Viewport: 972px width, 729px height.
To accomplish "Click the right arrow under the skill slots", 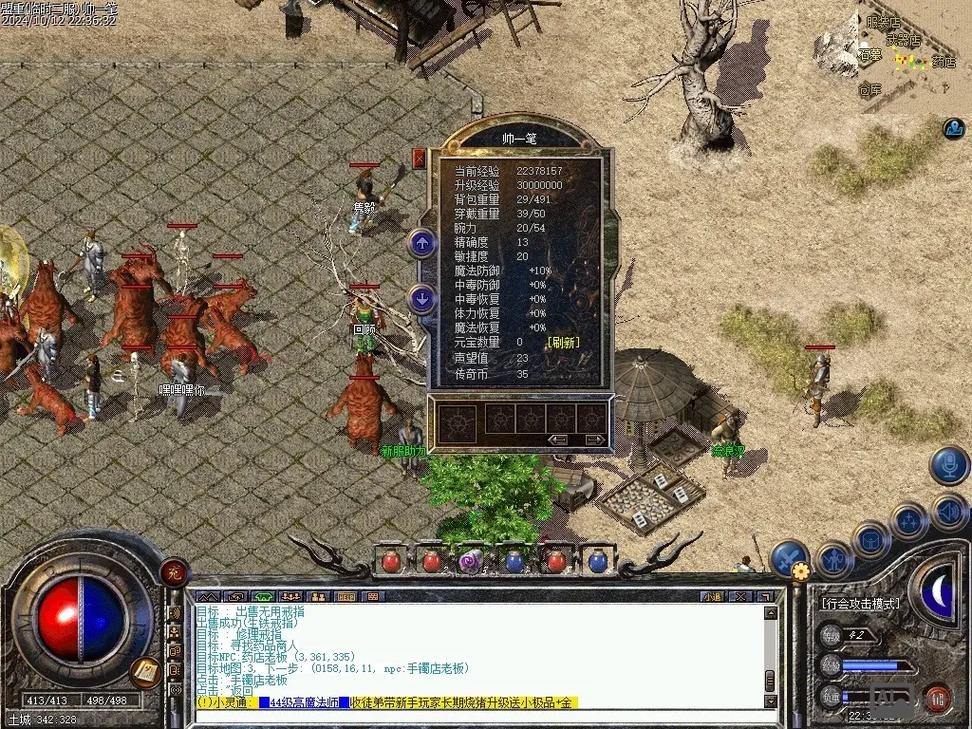I will (x=594, y=439).
